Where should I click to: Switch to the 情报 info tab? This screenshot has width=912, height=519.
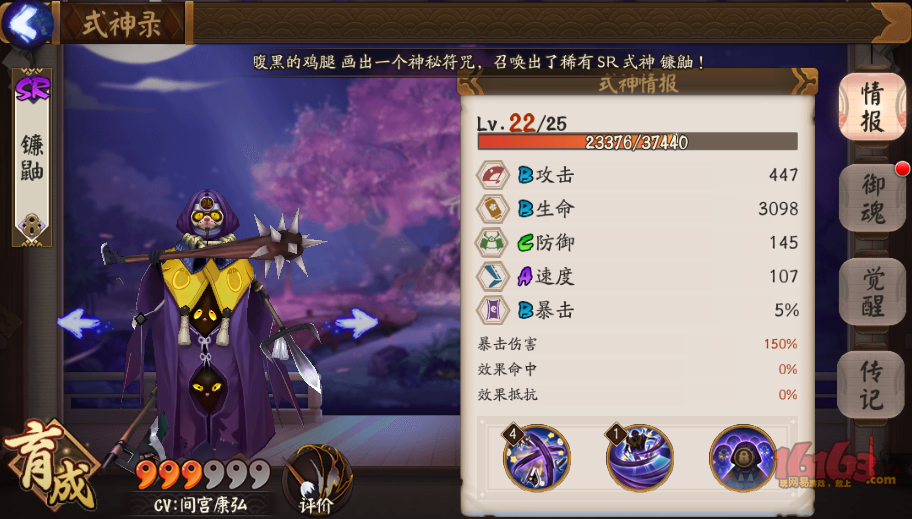[871, 107]
